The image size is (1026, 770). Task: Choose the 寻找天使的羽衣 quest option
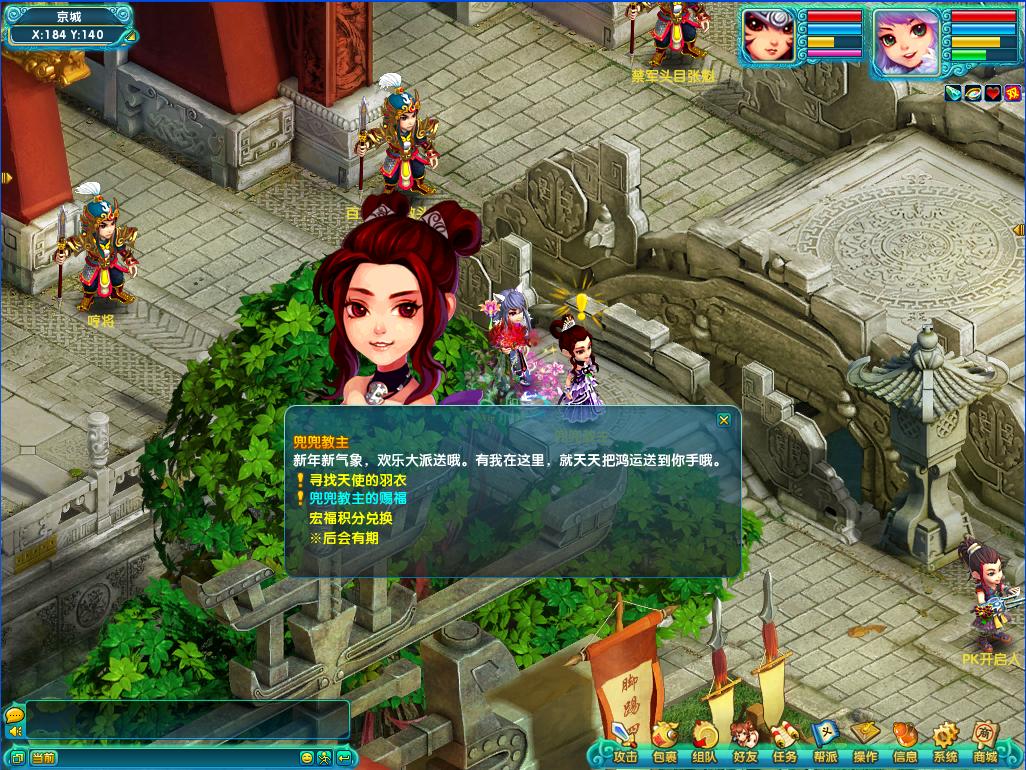(x=343, y=480)
